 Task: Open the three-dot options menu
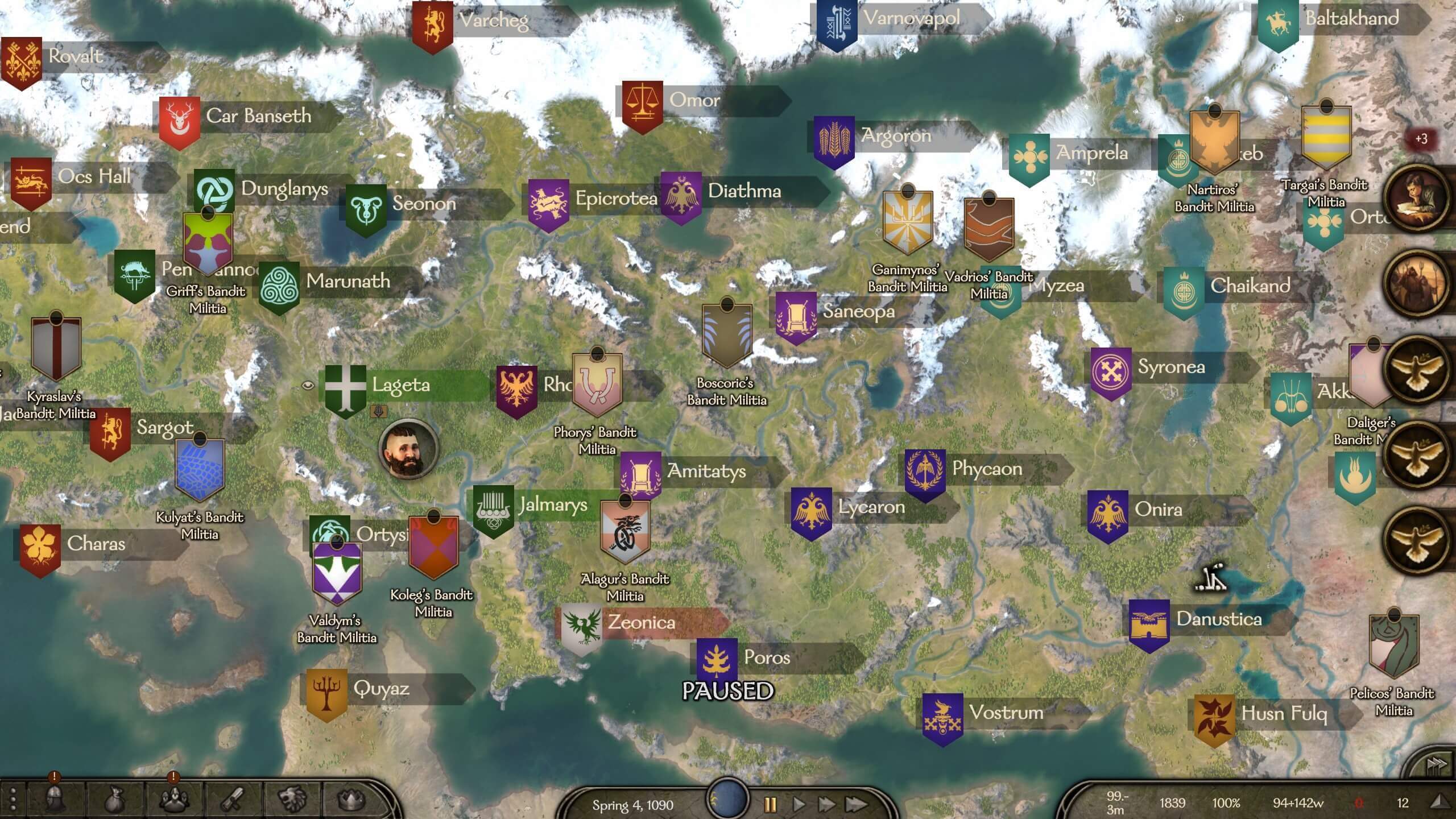coord(13,799)
